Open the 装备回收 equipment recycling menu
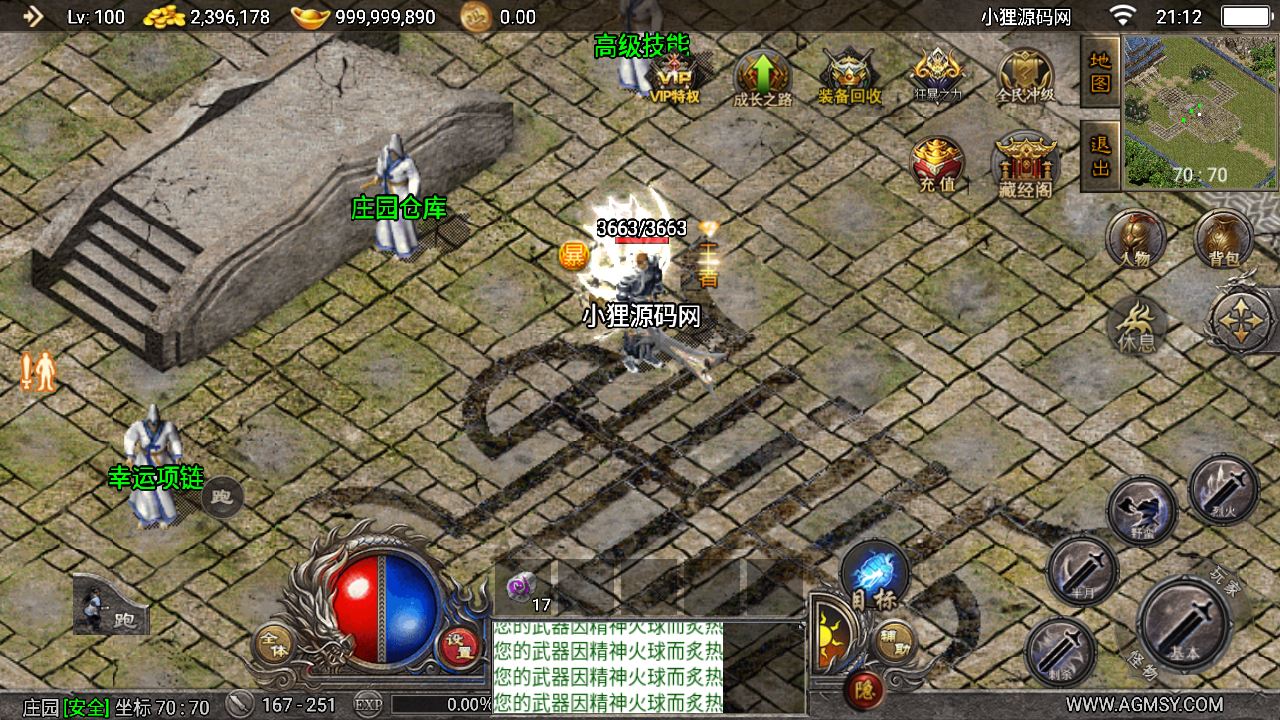1280x720 pixels. coord(849,77)
